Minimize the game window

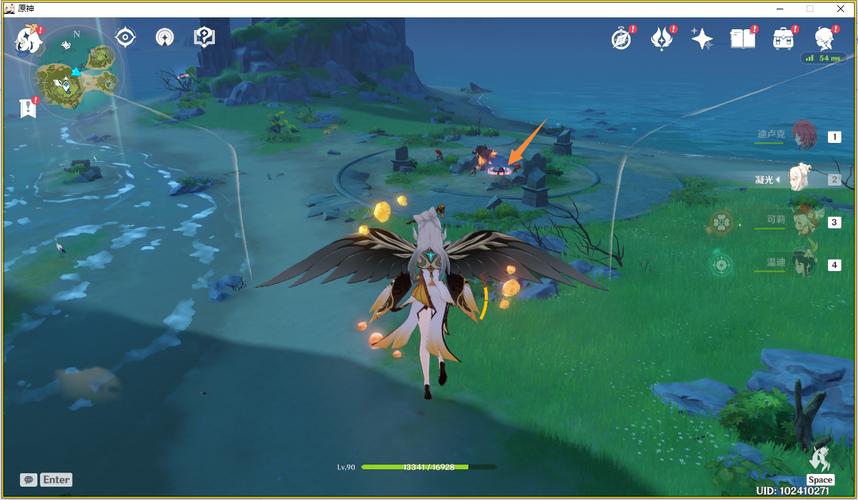click(x=781, y=8)
